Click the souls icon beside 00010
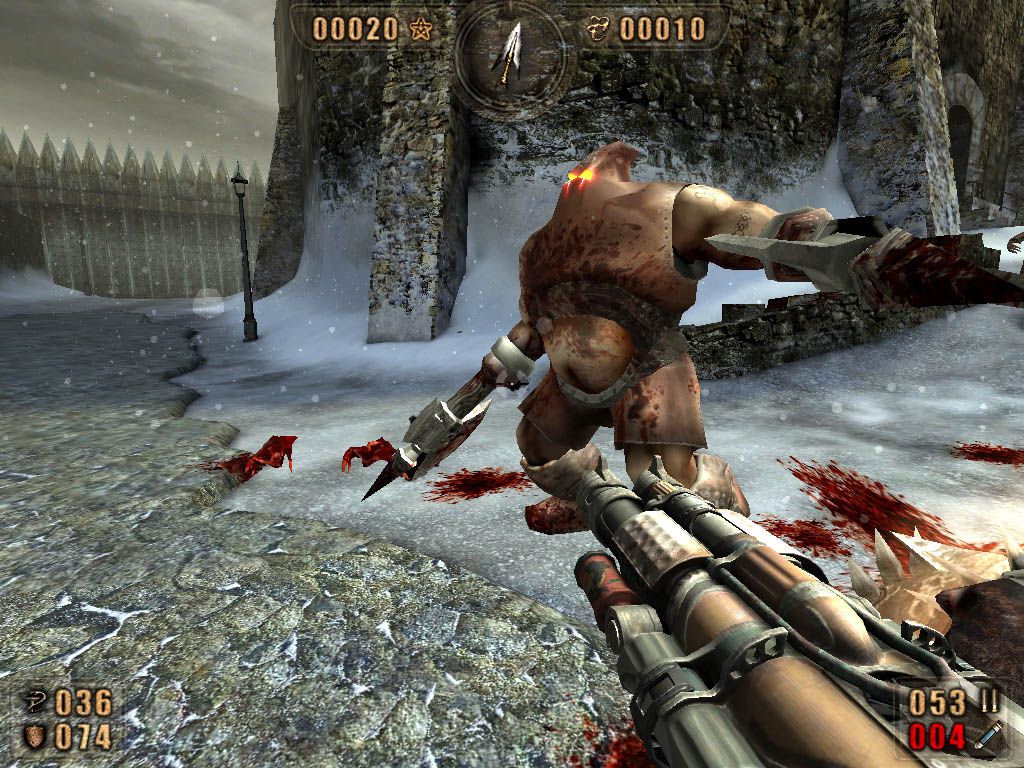This screenshot has height=768, width=1024. (x=599, y=29)
